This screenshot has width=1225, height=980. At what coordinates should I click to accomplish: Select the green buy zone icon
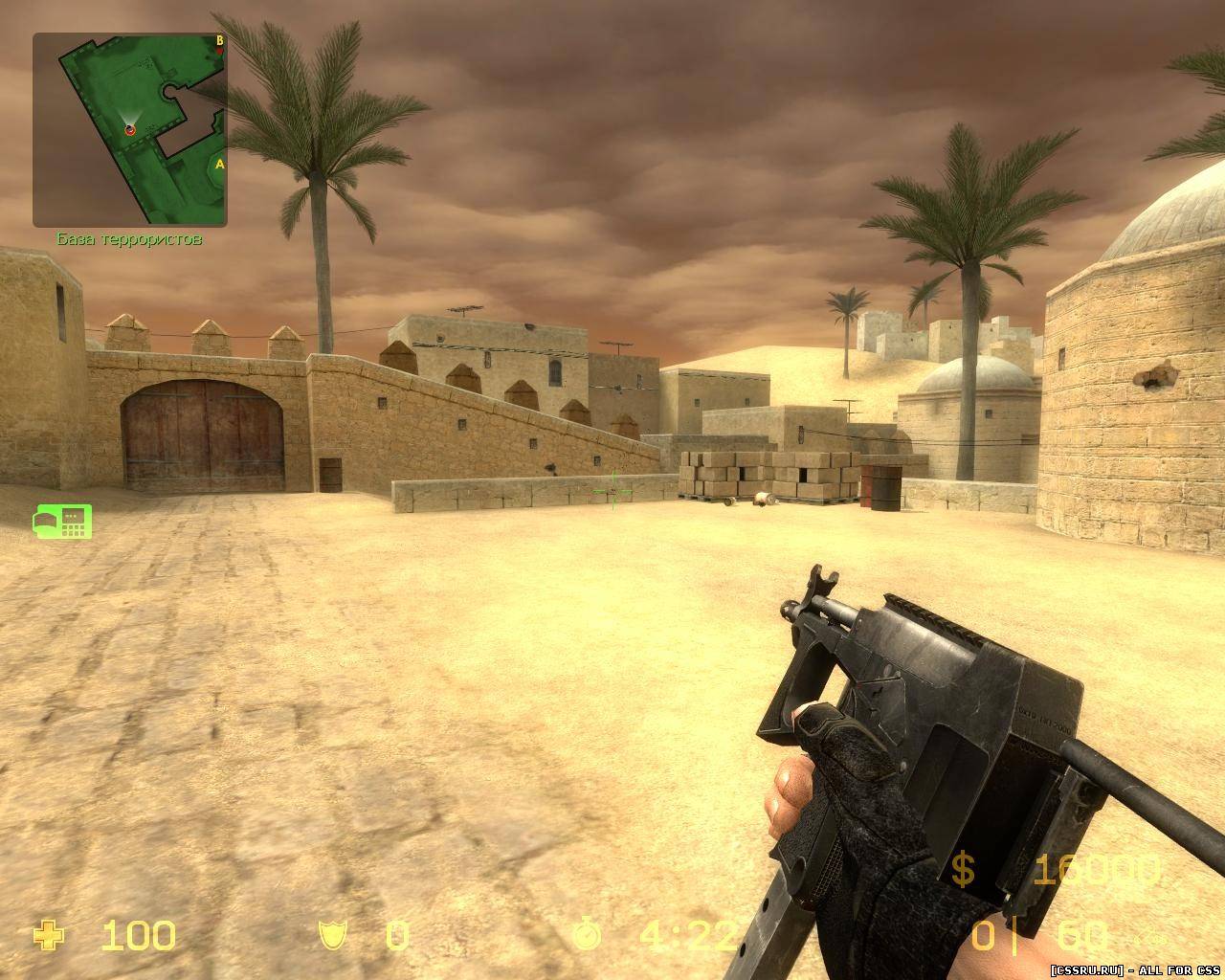63,519
